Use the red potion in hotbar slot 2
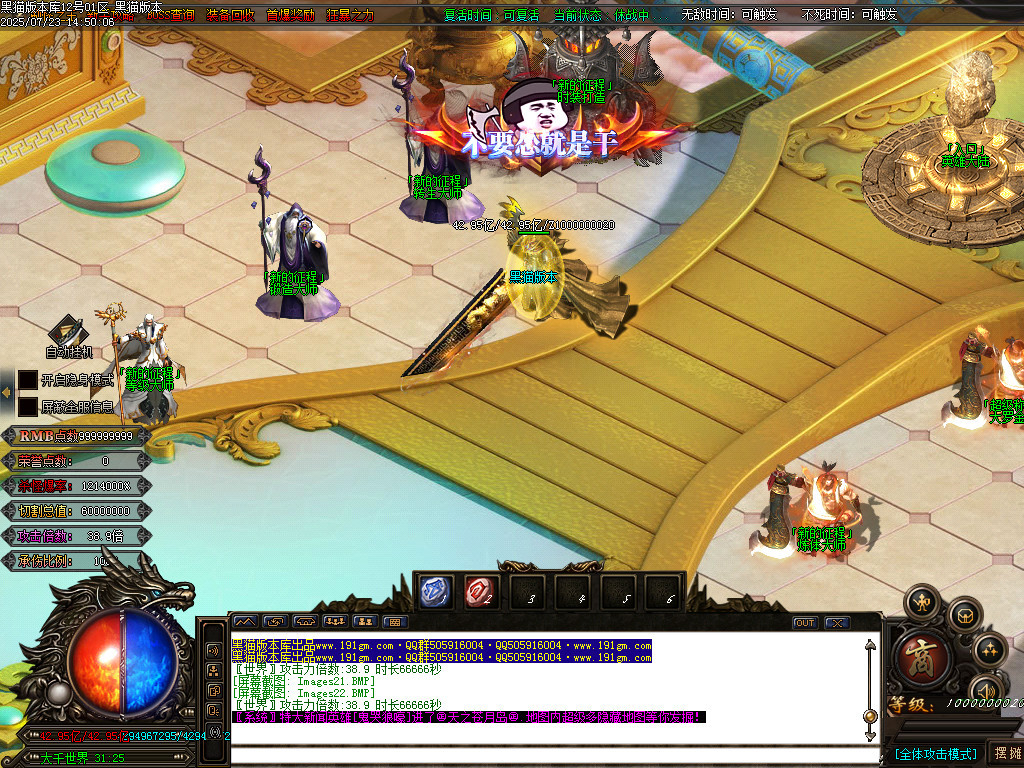The height and width of the screenshot is (768, 1024). coord(482,592)
